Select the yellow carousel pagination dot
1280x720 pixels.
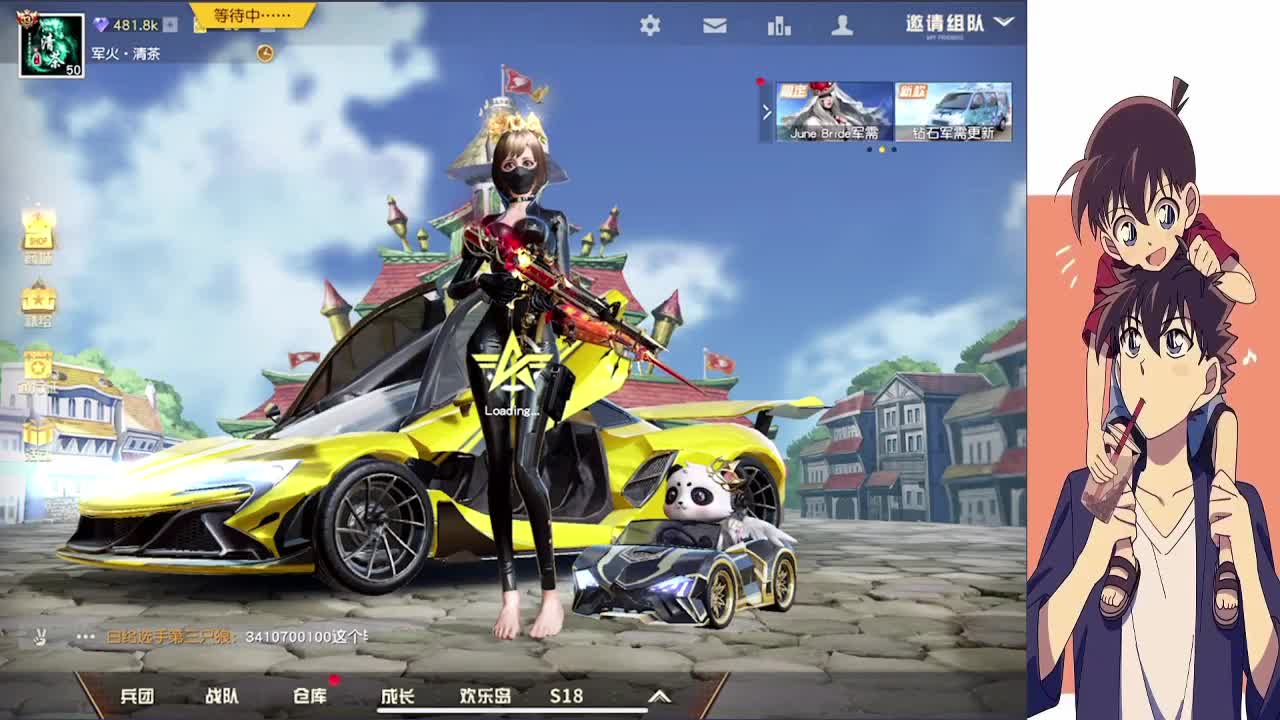point(881,148)
